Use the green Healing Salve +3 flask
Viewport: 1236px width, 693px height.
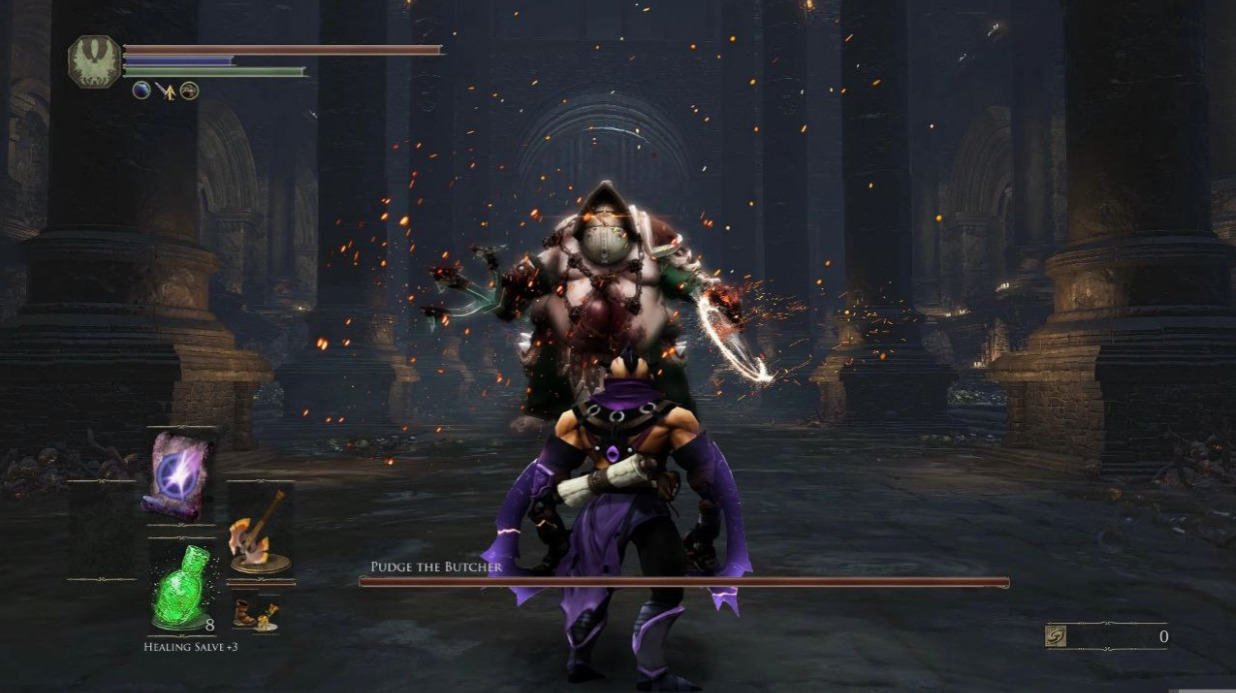[x=180, y=588]
